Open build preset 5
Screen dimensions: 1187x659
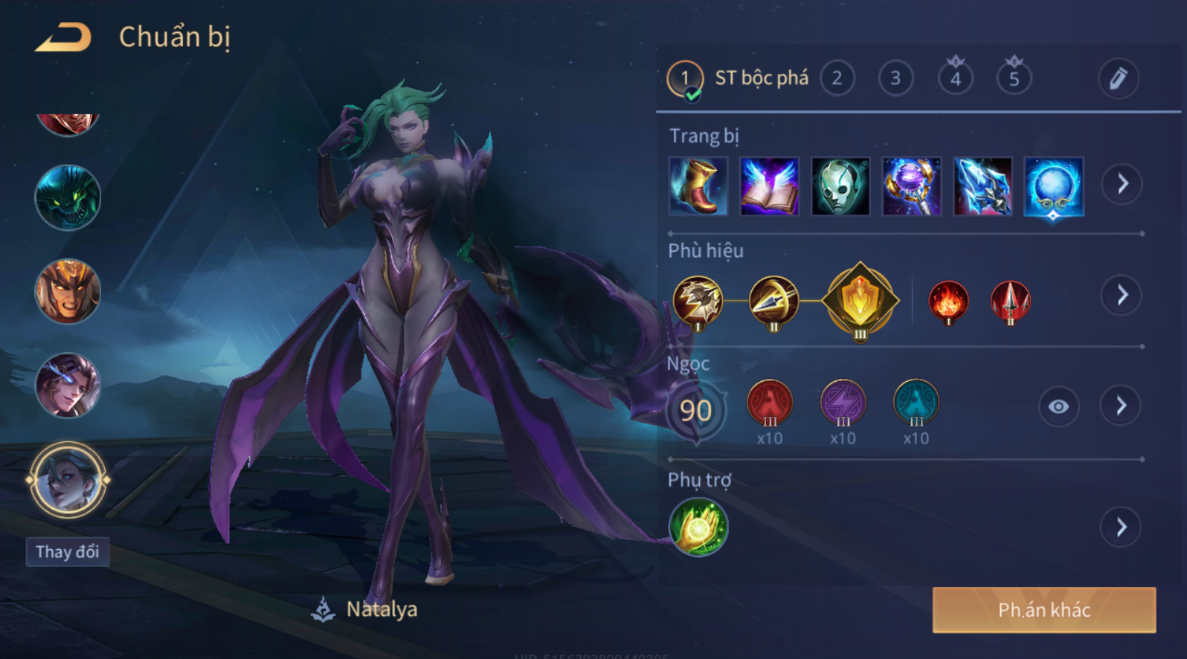[x=1014, y=78]
